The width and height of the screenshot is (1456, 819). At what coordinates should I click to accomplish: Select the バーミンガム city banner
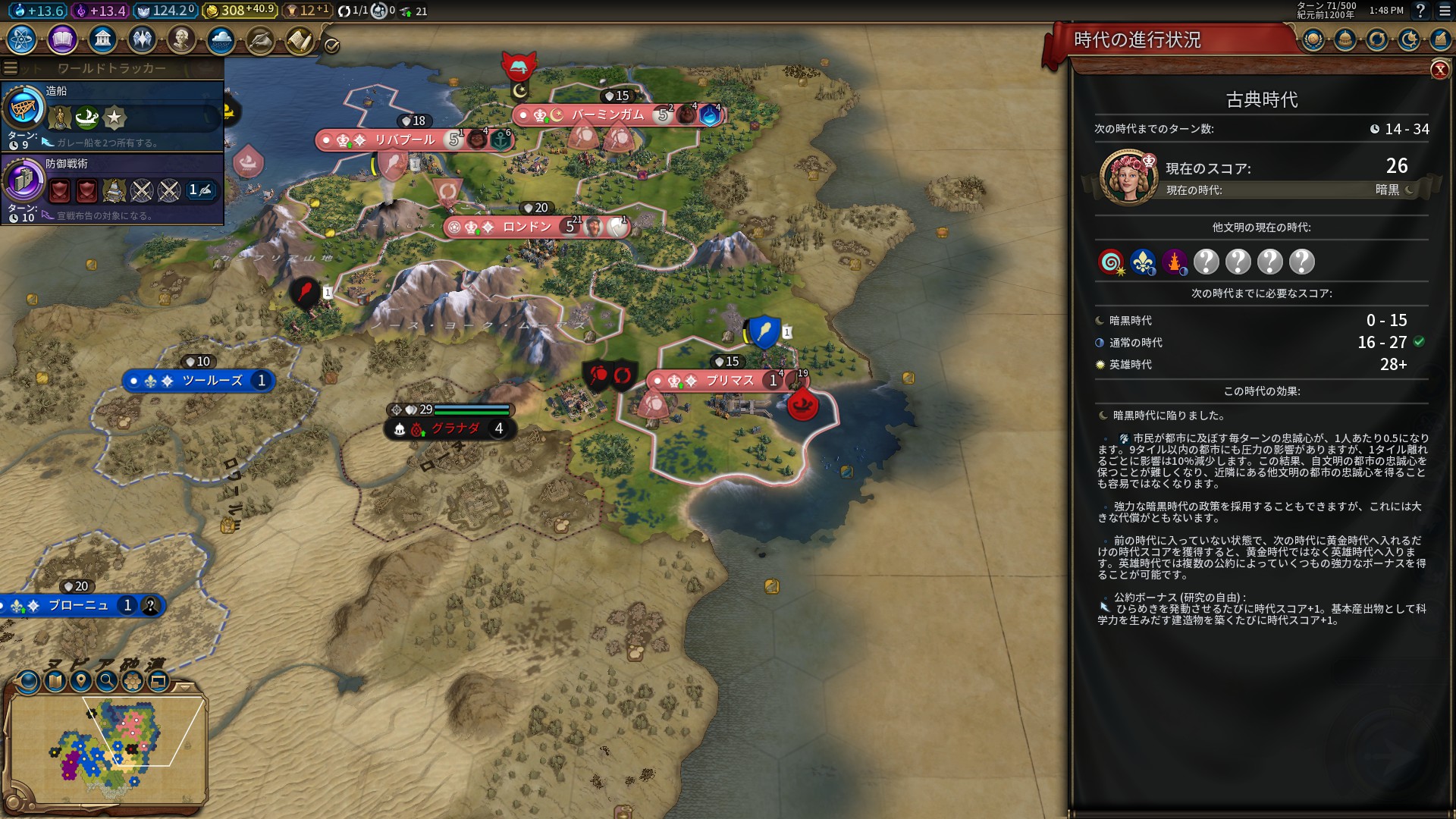607,115
